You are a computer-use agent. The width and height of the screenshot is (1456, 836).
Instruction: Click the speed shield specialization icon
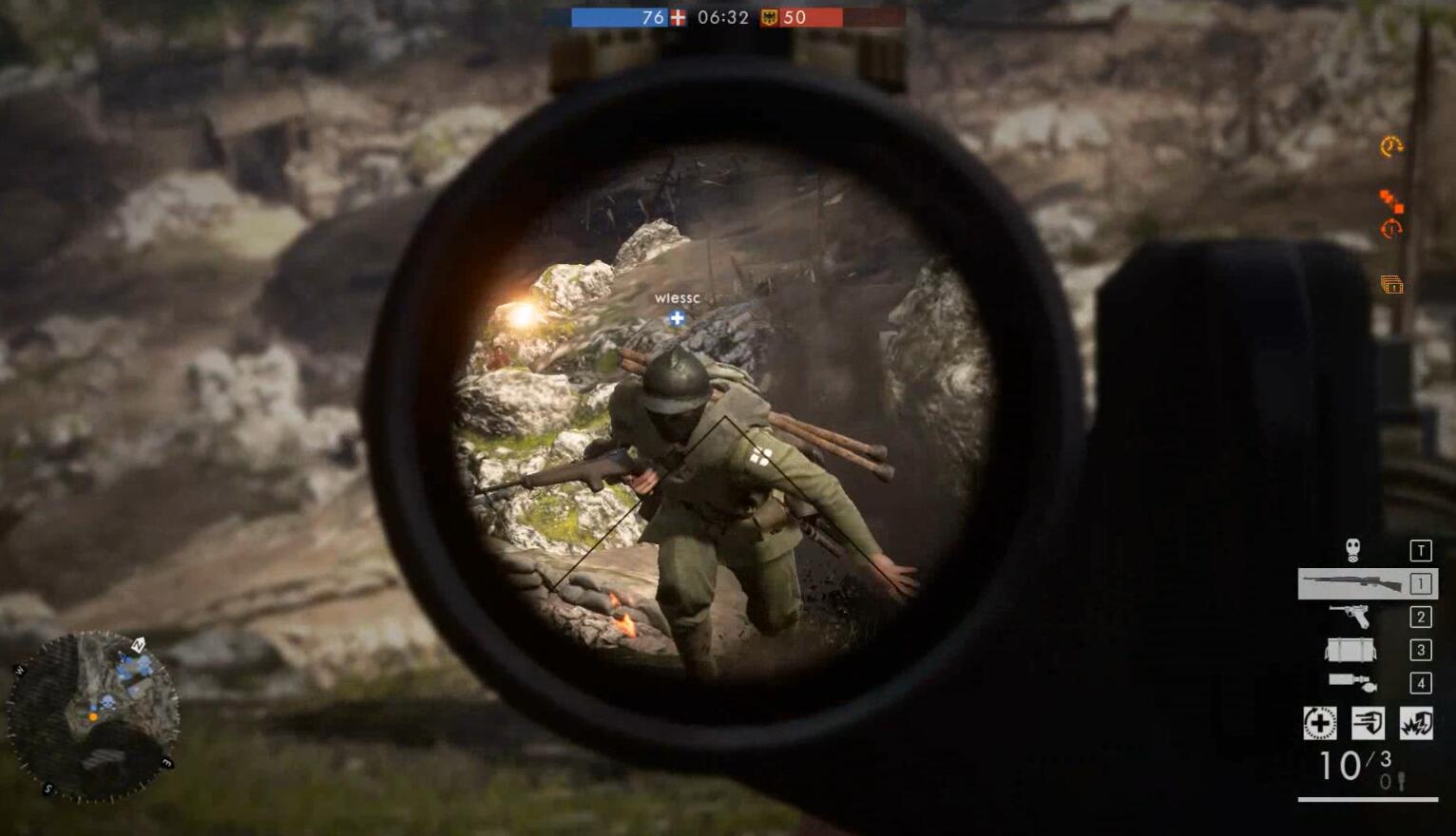1368,723
